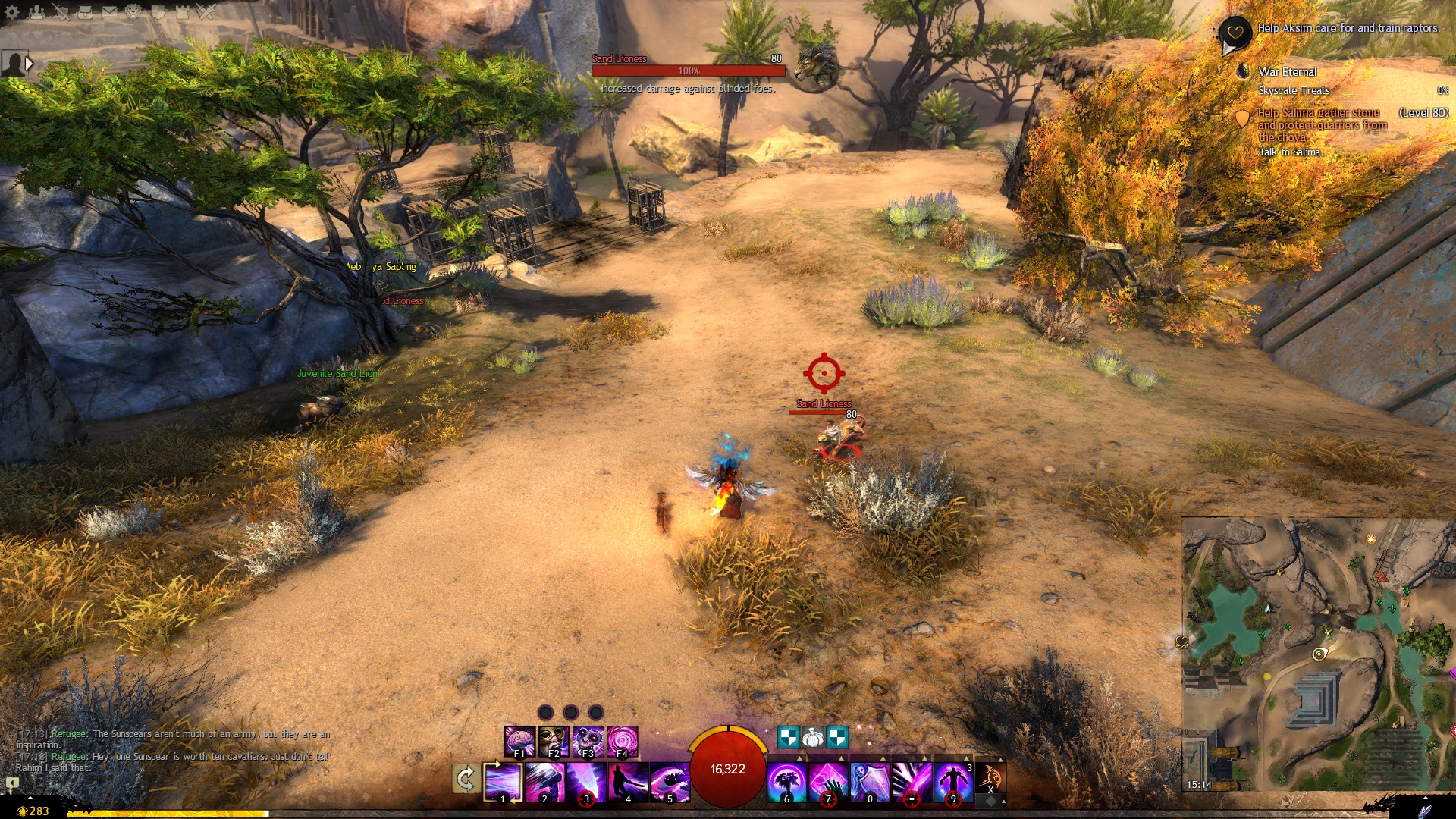Activate the mount skill marked X
Screen dimensions: 1456x819
coord(990,779)
